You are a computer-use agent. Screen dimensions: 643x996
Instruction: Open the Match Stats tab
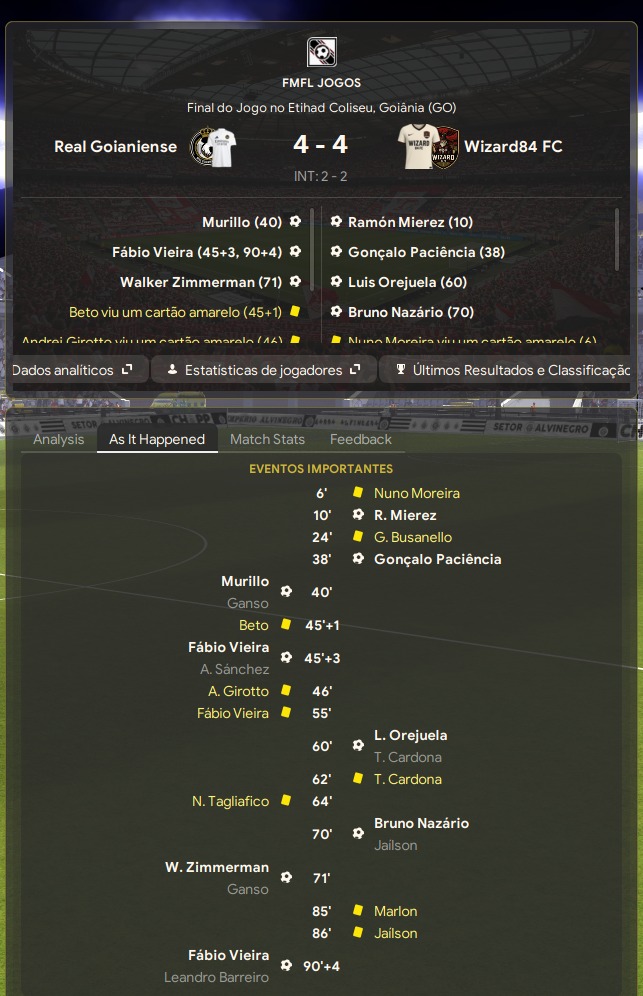pyautogui.click(x=267, y=439)
